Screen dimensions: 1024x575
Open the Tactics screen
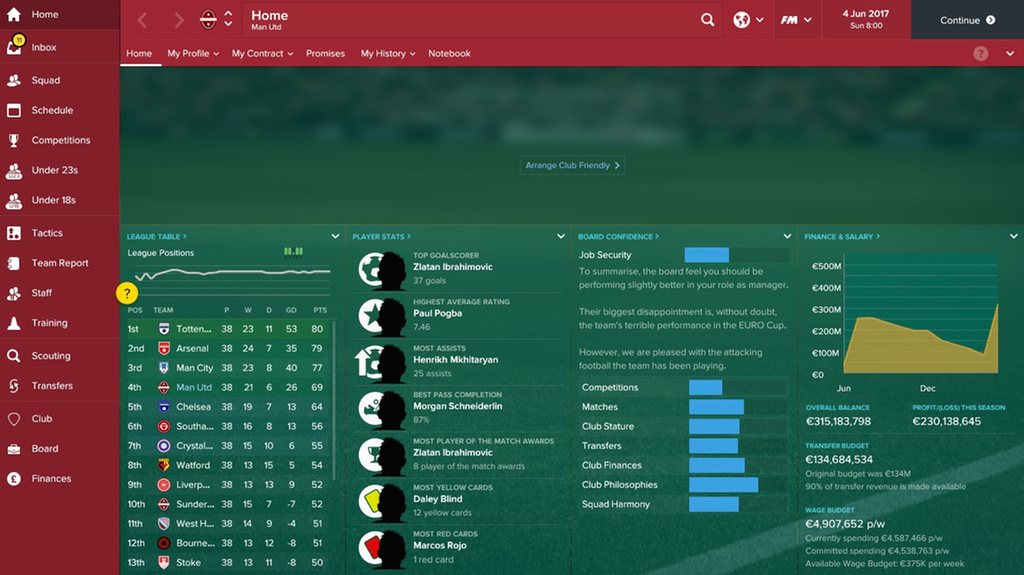[x=46, y=233]
